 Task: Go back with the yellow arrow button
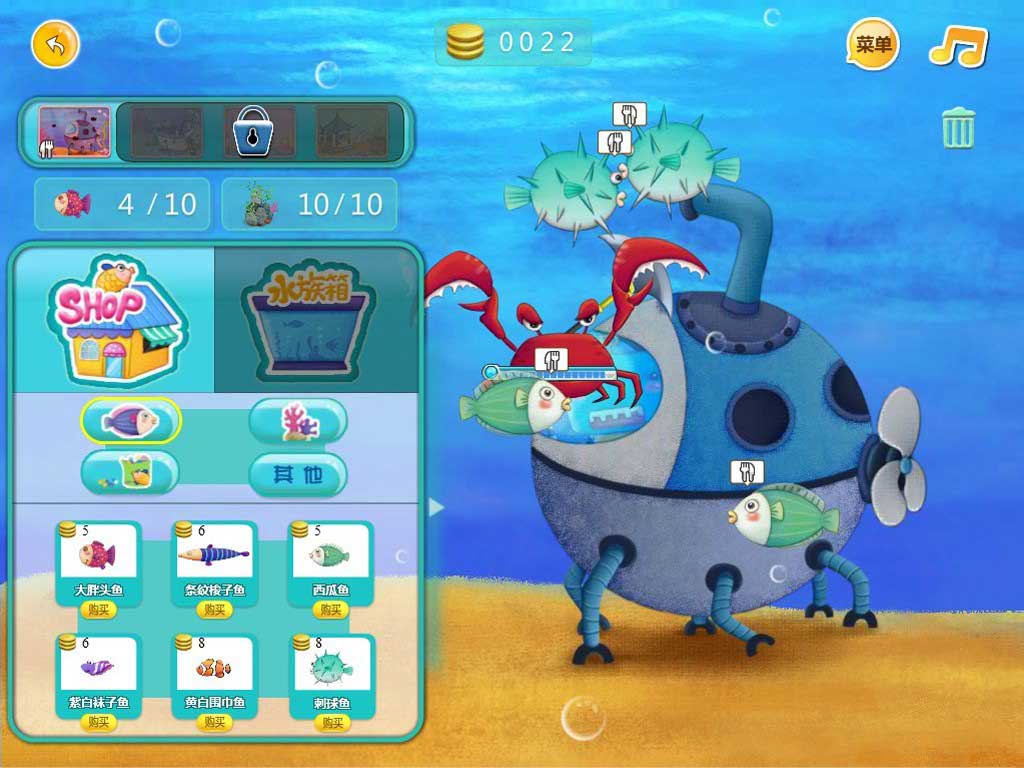55,45
